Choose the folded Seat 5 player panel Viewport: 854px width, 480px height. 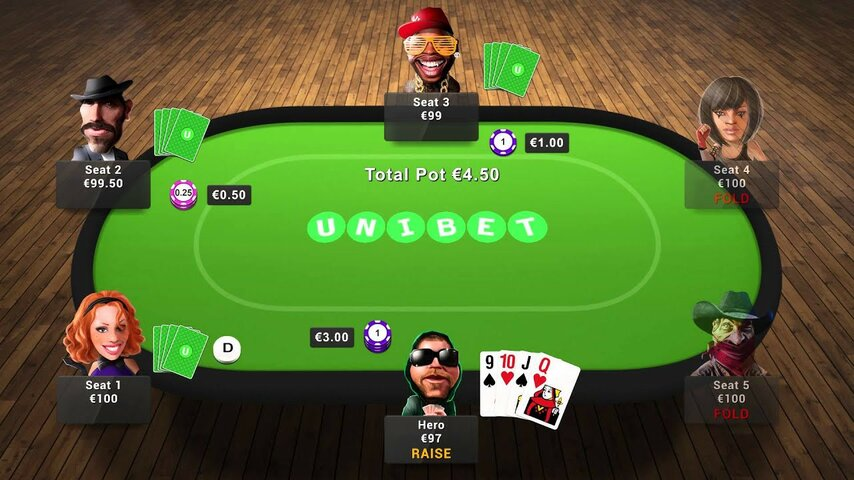pyautogui.click(x=731, y=399)
